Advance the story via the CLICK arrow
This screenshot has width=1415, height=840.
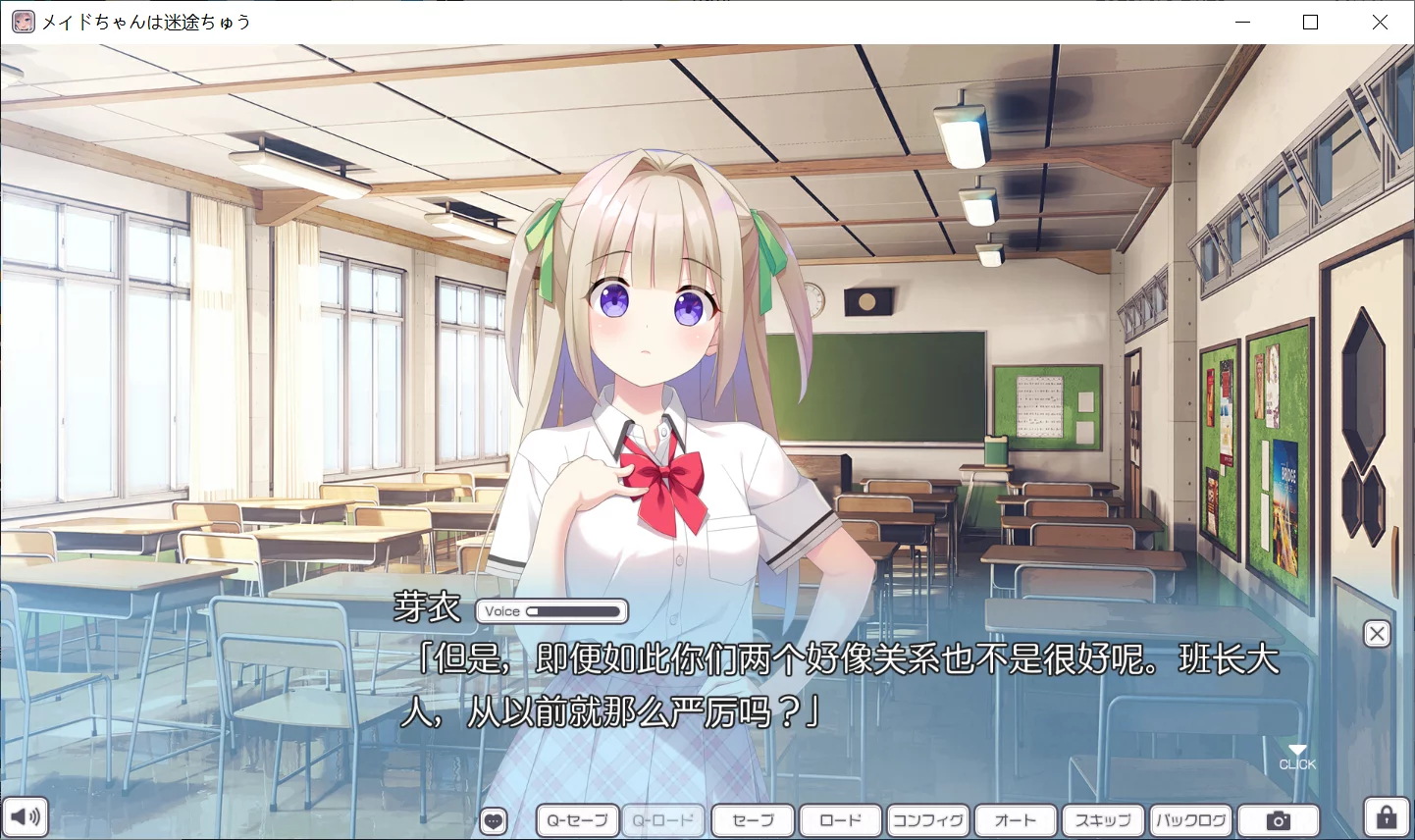pyautogui.click(x=1297, y=756)
